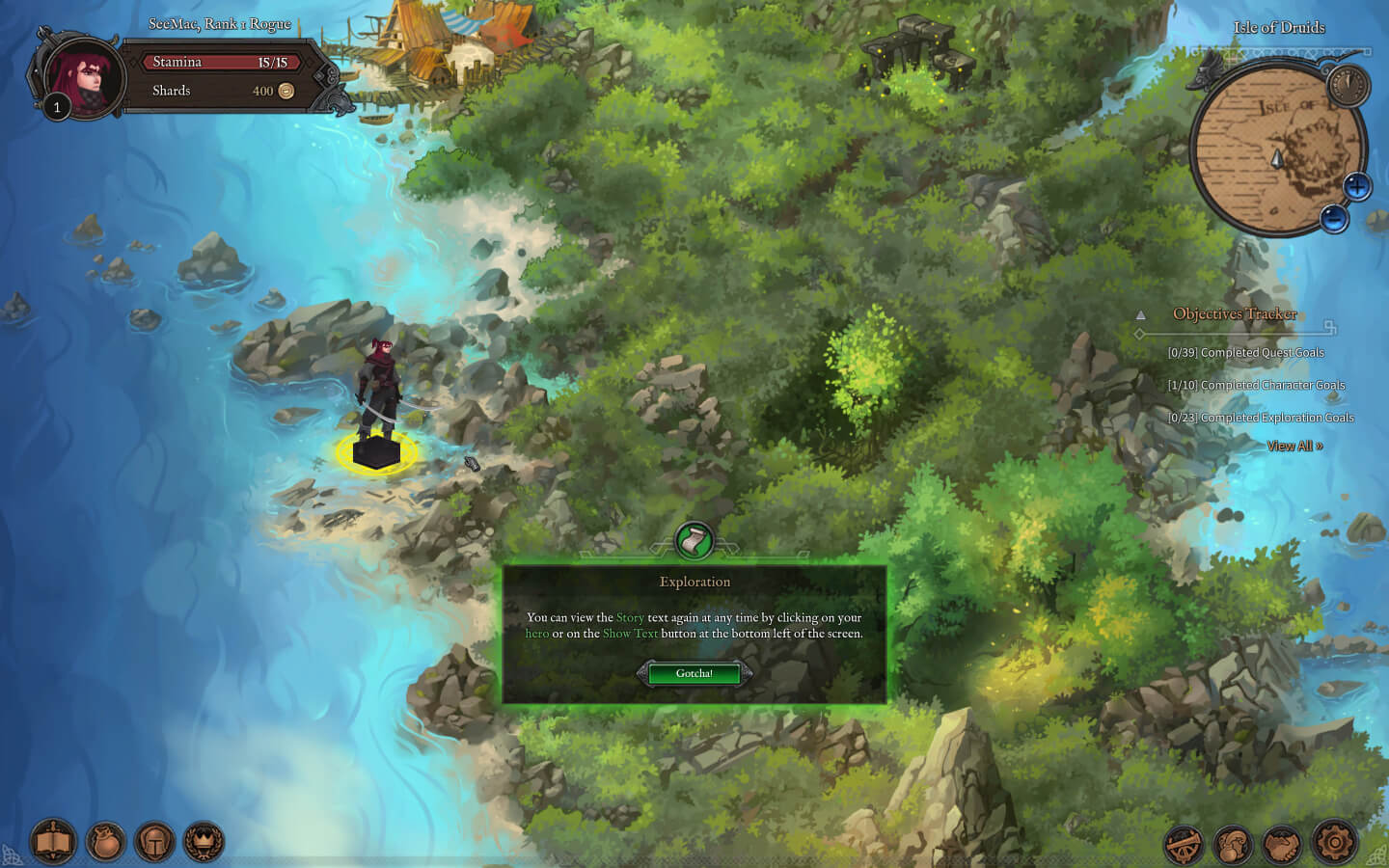This screenshot has width=1389, height=868.
Task: Open the pouch inventory icon
Action: (106, 842)
